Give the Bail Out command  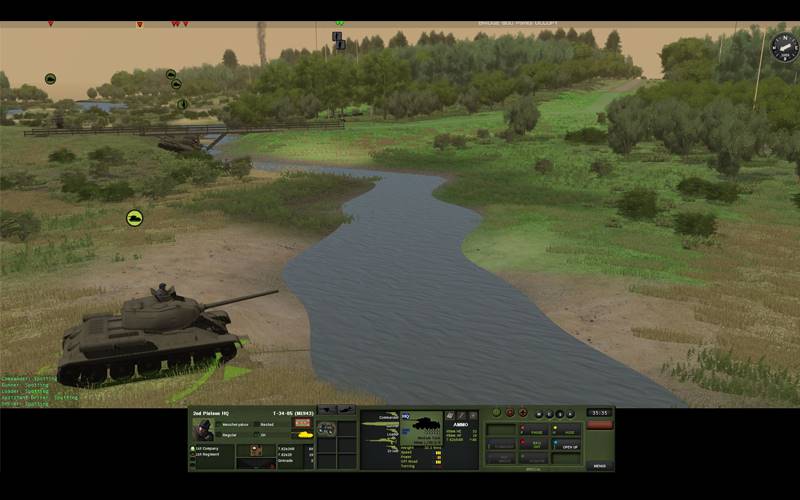(x=535, y=443)
